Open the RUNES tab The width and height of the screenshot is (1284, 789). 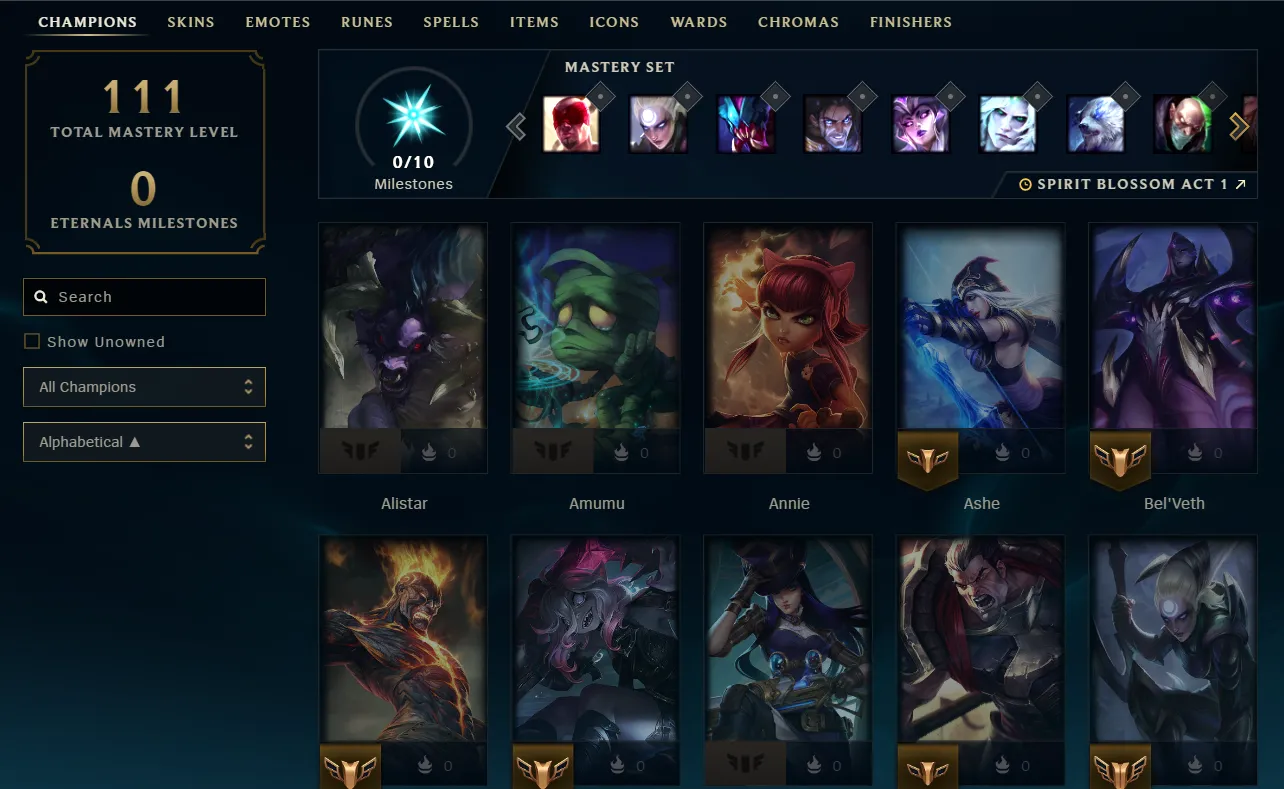coord(367,21)
